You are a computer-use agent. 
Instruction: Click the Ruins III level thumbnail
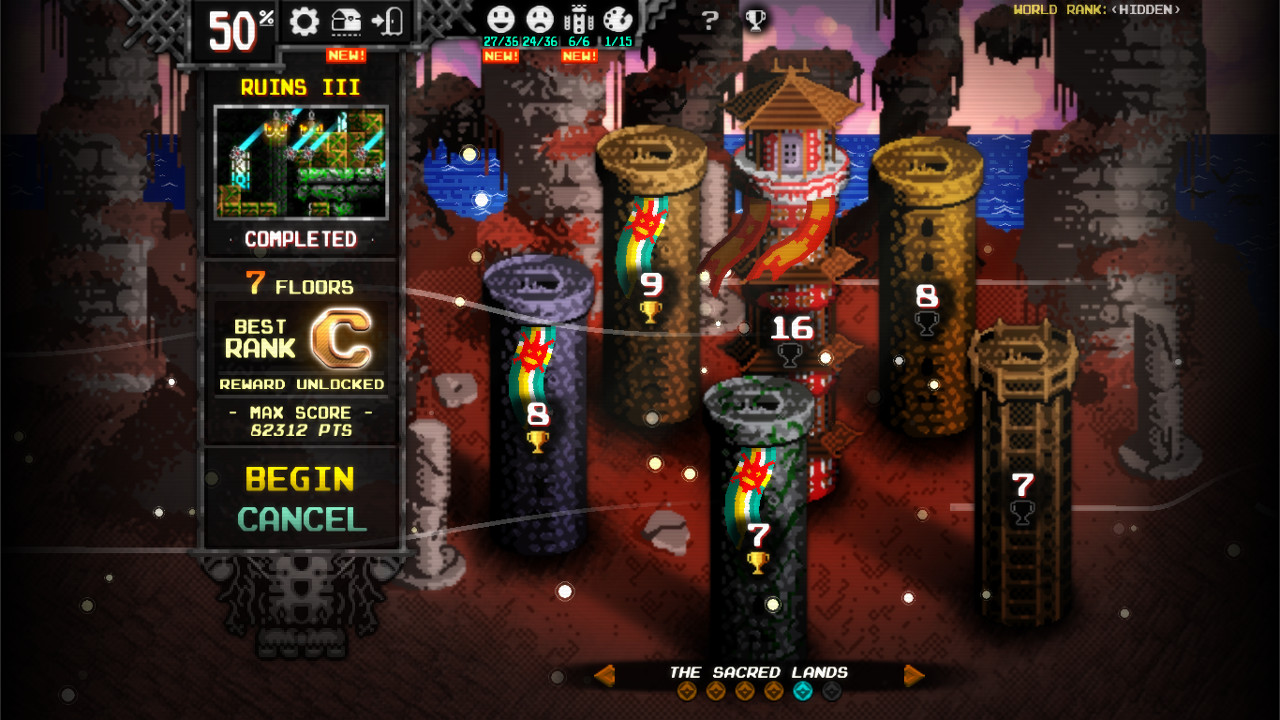301,162
